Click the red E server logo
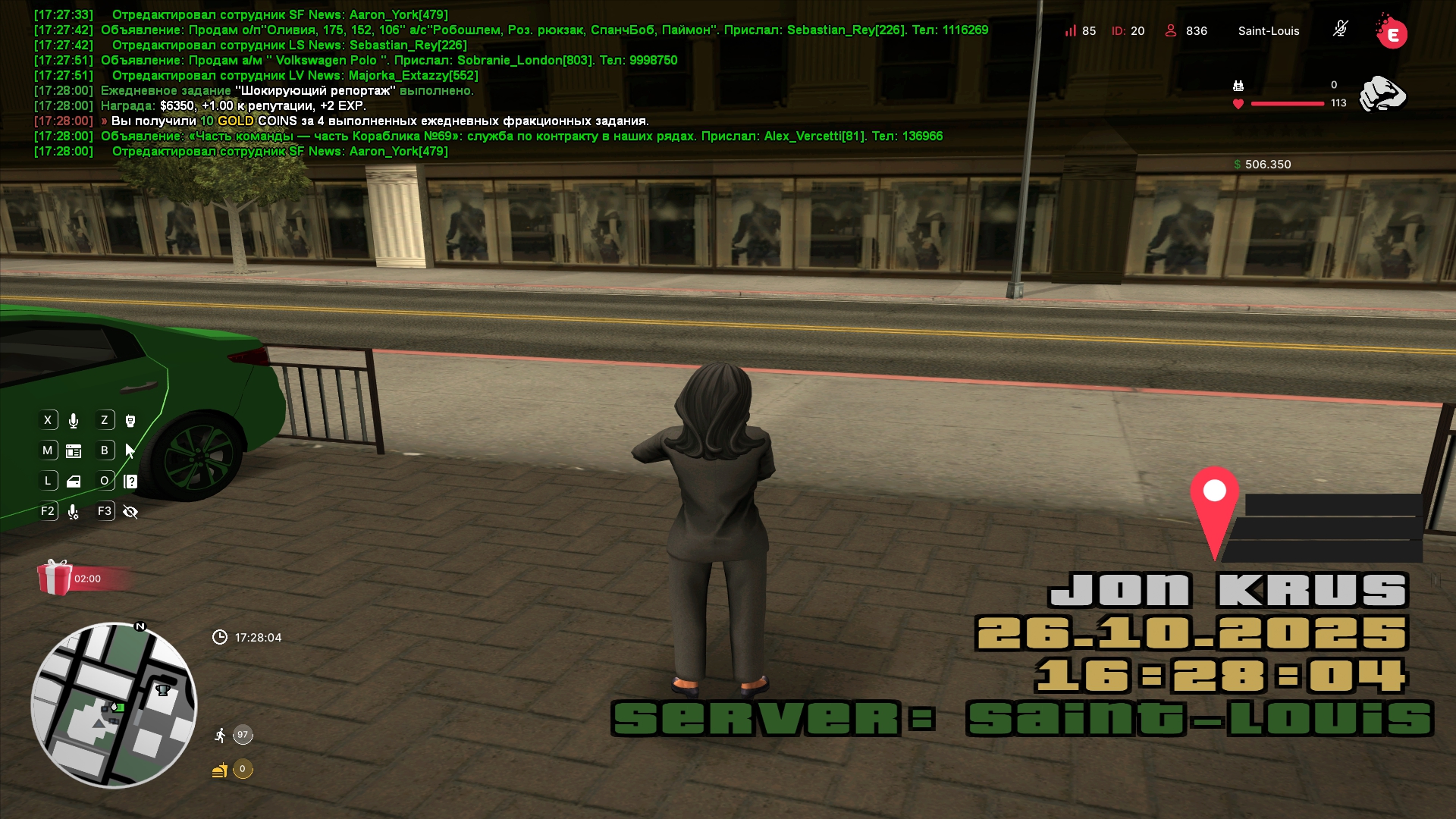 coord(1392,33)
